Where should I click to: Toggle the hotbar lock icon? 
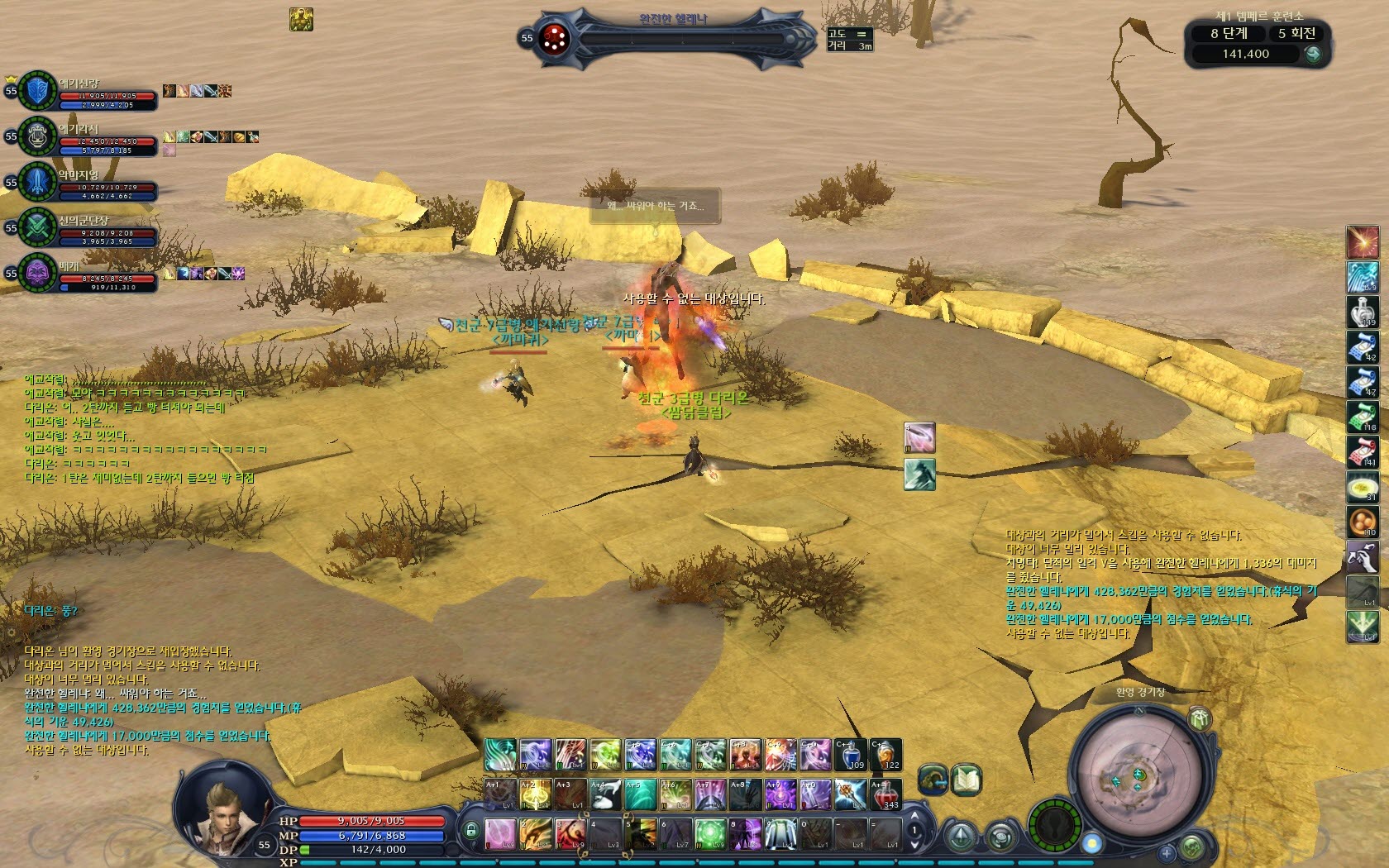click(x=471, y=830)
